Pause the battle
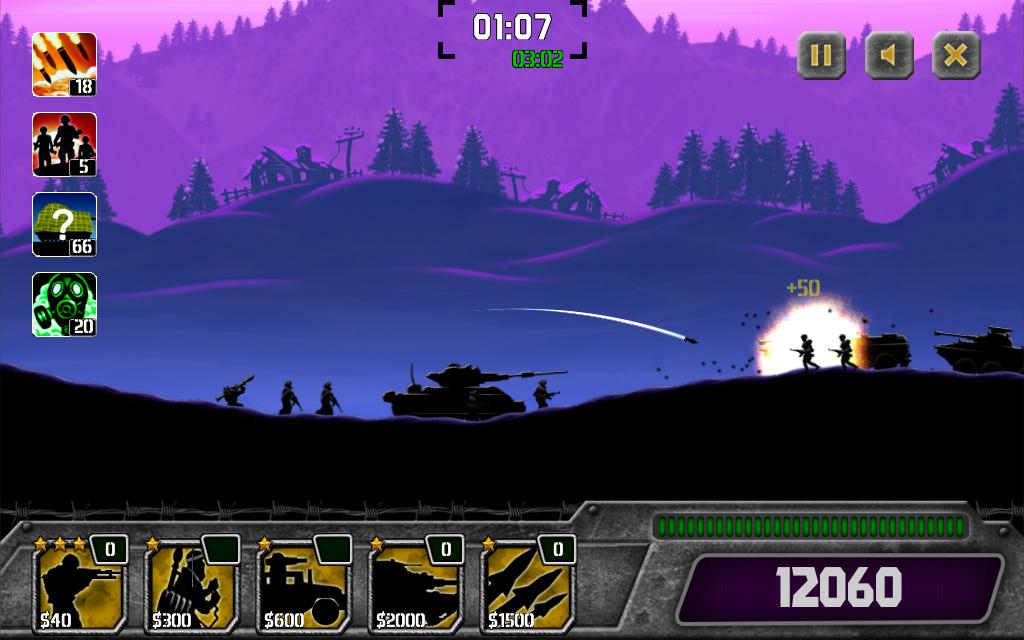 coord(821,55)
